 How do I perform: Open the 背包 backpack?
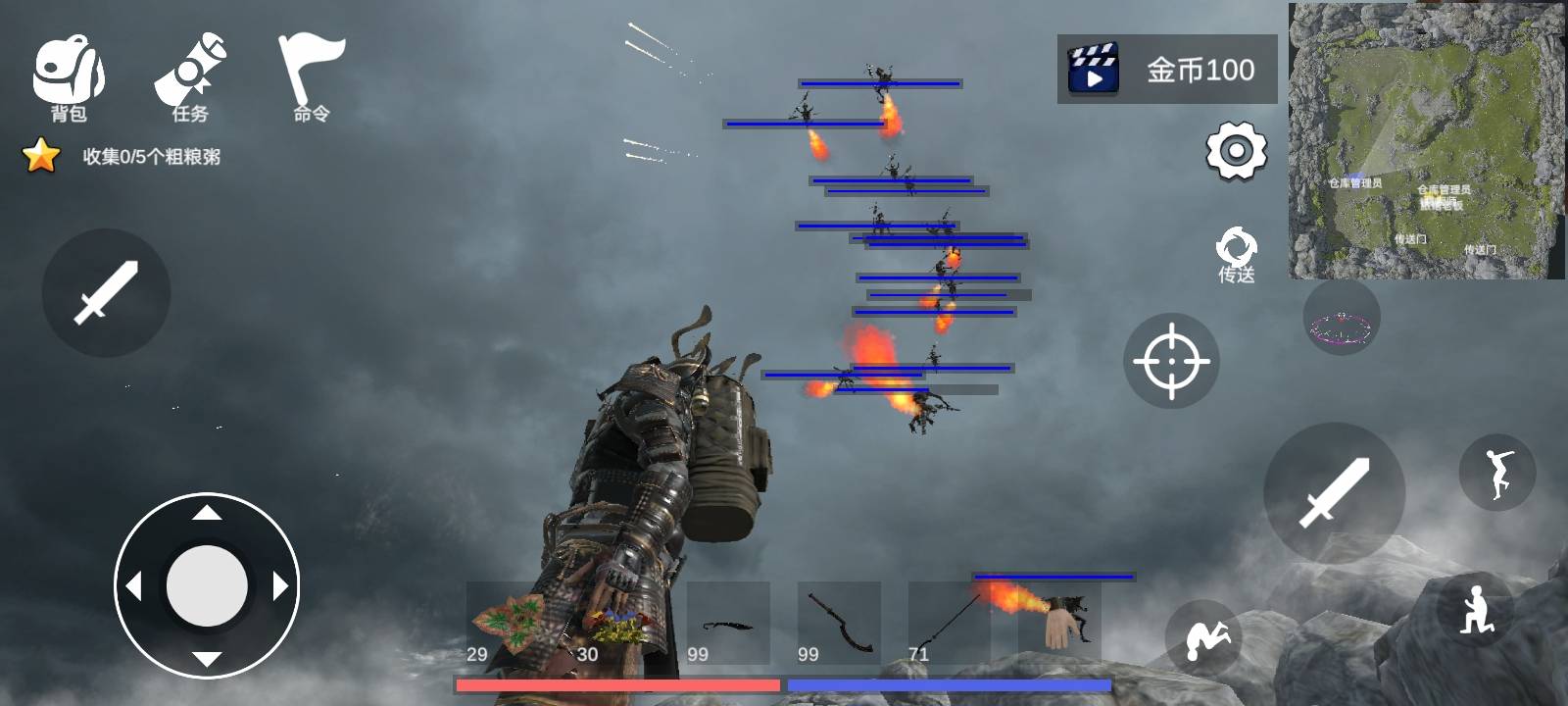[69, 78]
